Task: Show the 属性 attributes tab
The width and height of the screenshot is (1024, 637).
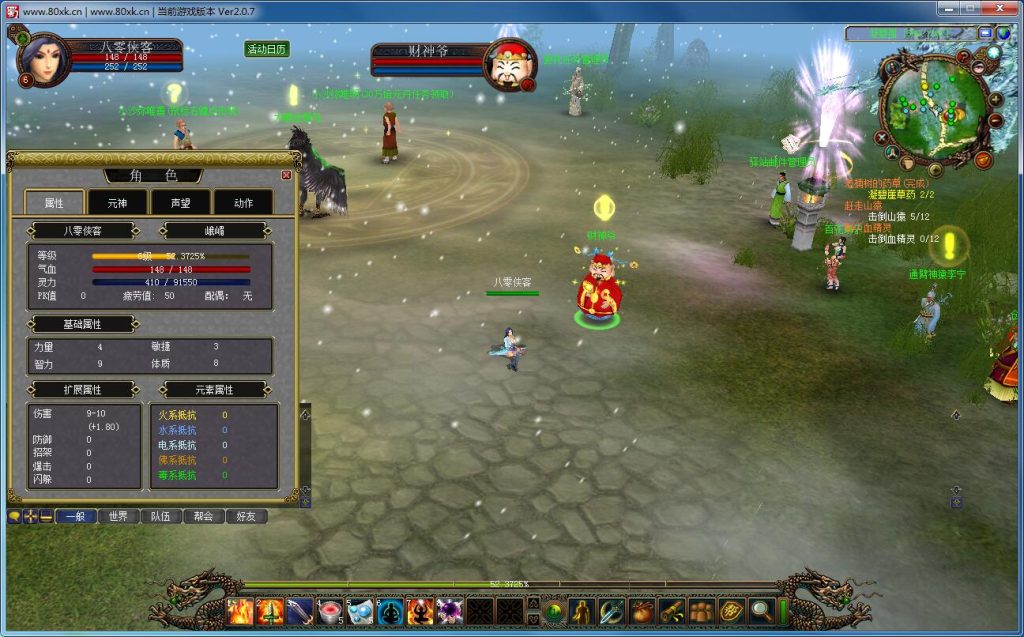Action: [54, 203]
